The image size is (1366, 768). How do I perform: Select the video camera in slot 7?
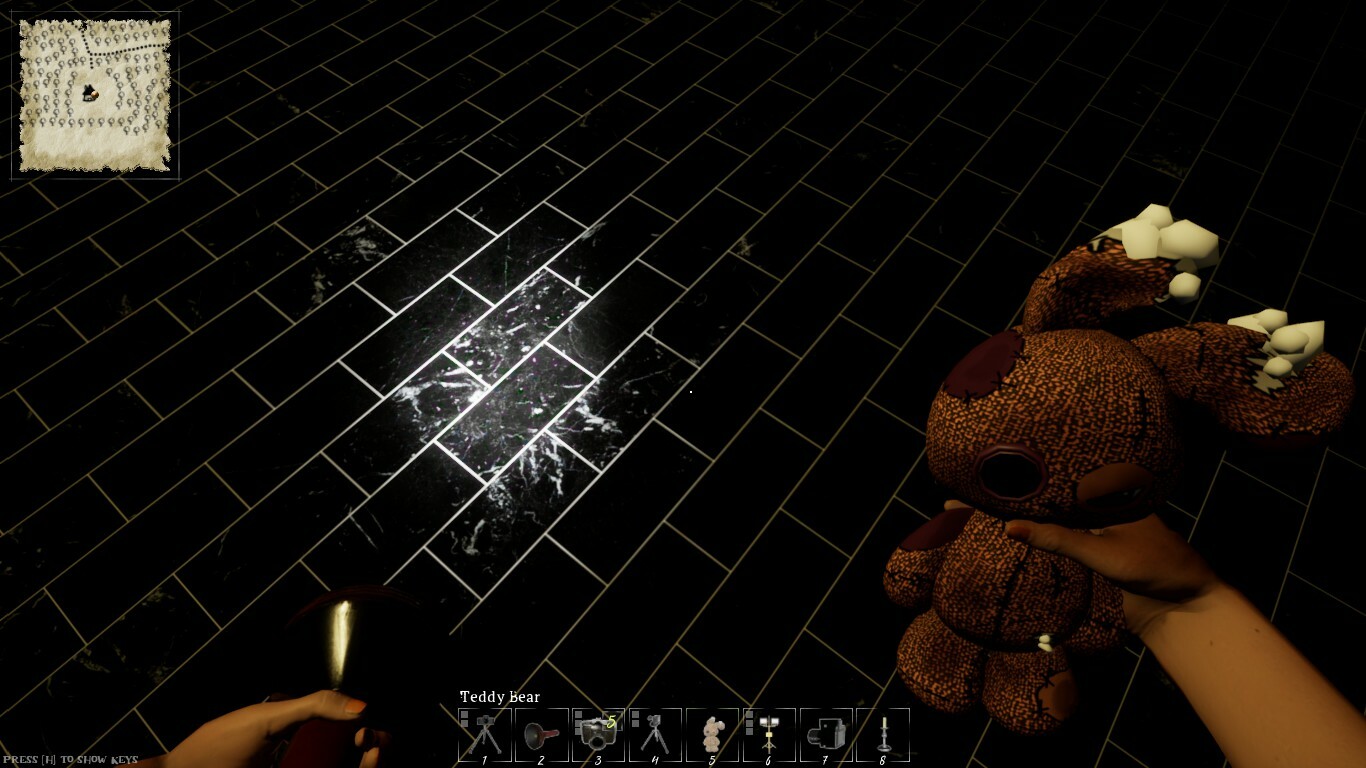click(x=826, y=733)
